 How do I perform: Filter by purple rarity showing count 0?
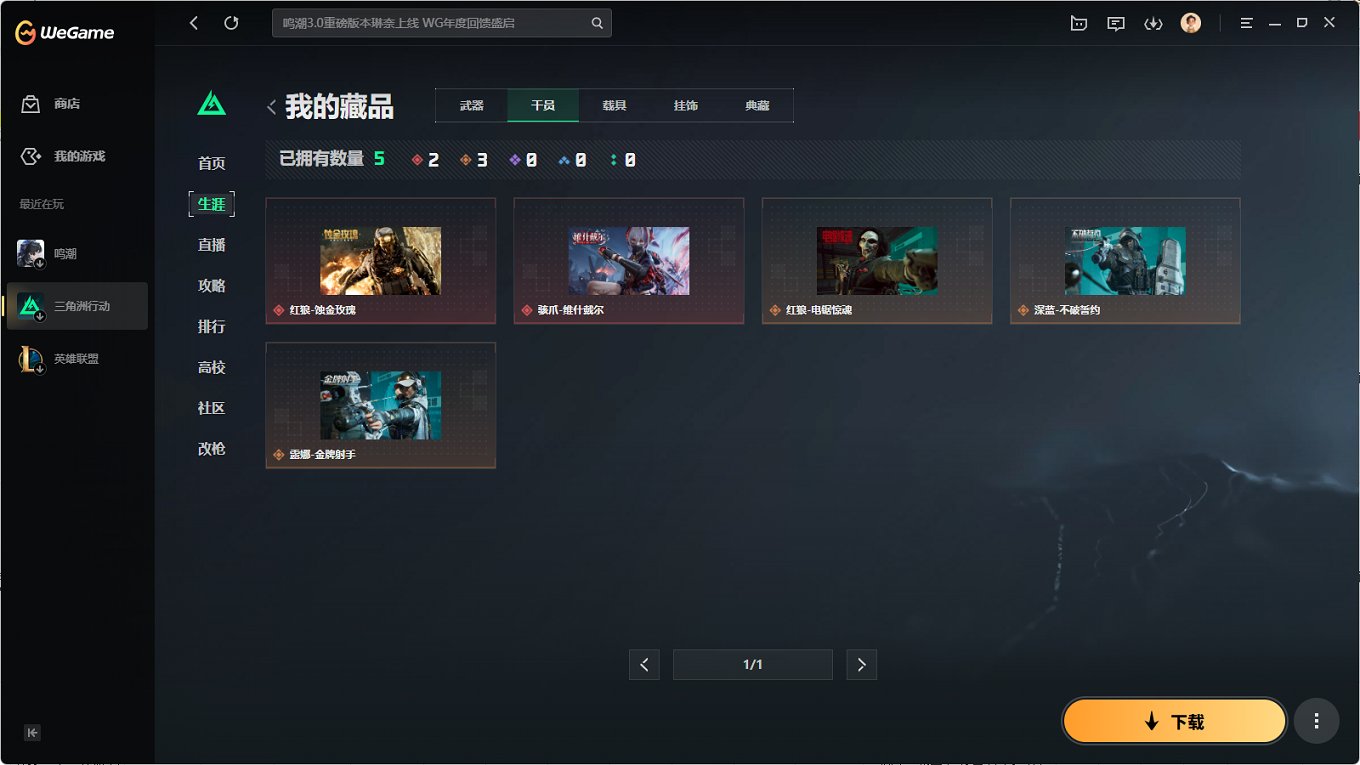(523, 158)
